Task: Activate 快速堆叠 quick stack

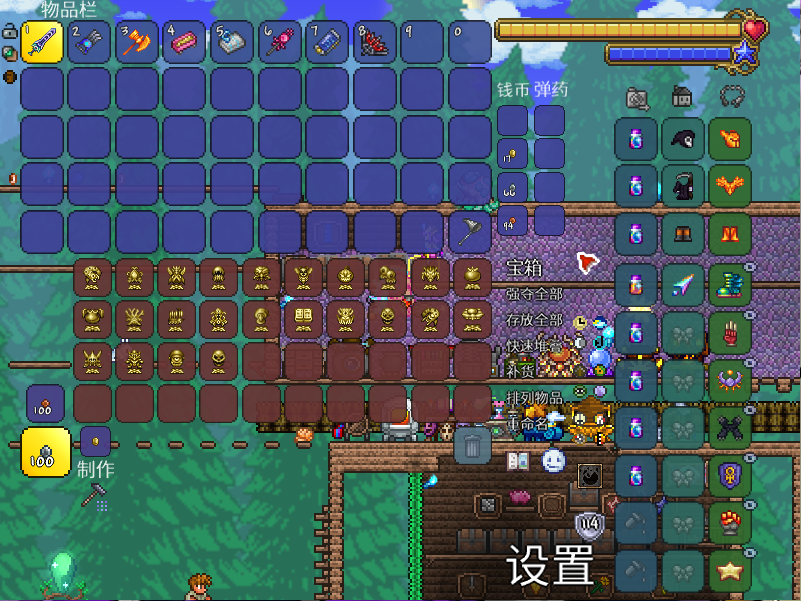Action: click(x=534, y=346)
